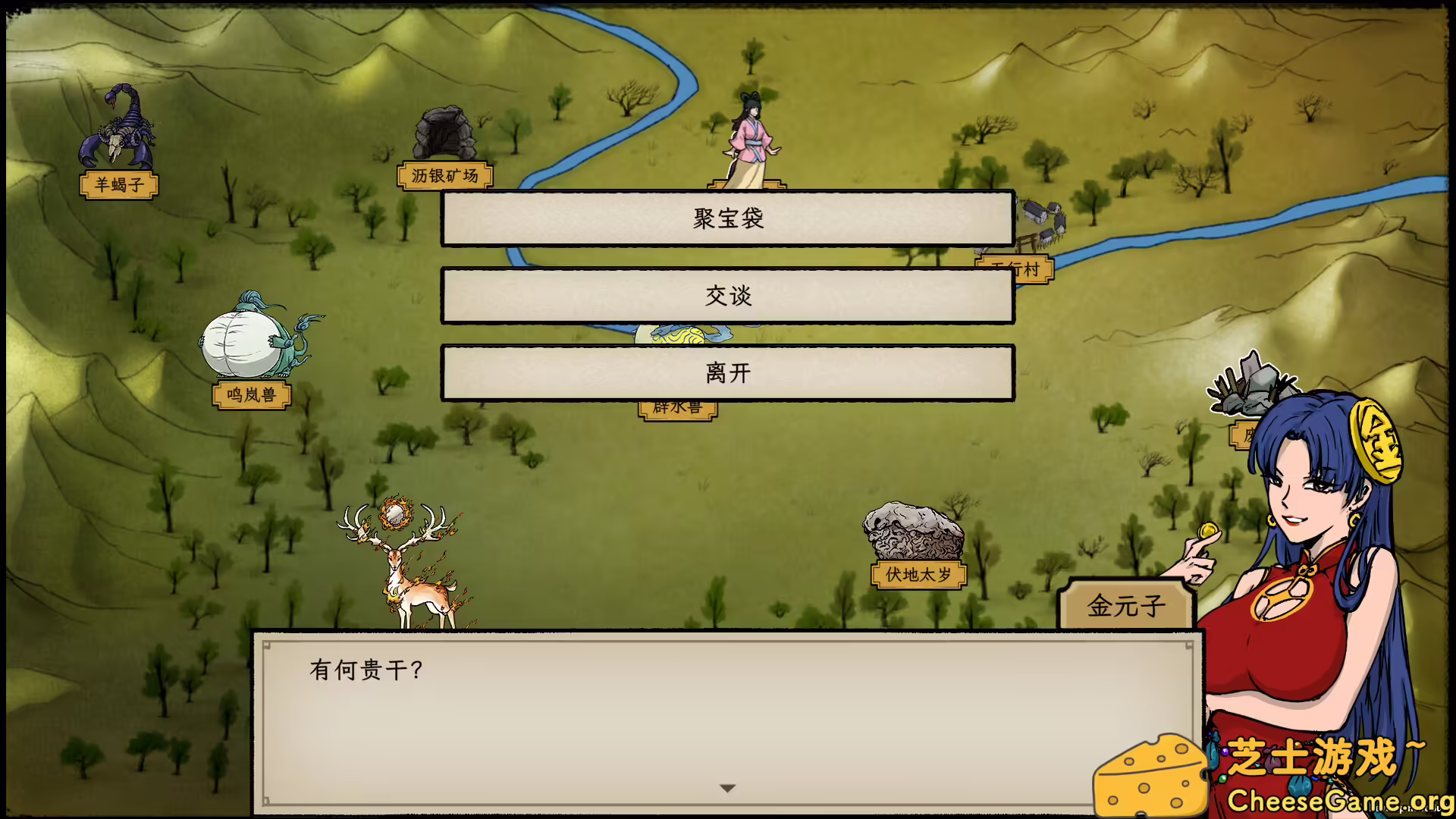This screenshot has height=819, width=1456.
Task: Expand the dialogue with the down arrow
Action: (727, 787)
